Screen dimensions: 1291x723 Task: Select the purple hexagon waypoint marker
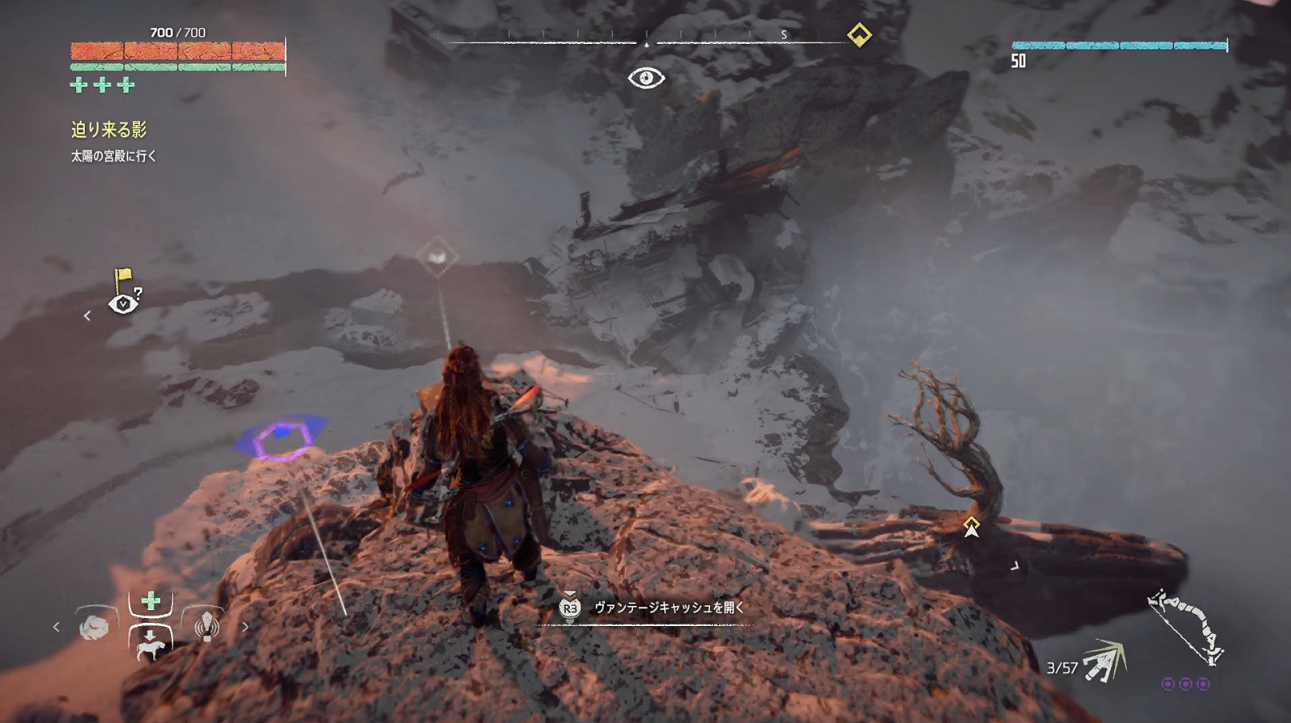[x=282, y=438]
